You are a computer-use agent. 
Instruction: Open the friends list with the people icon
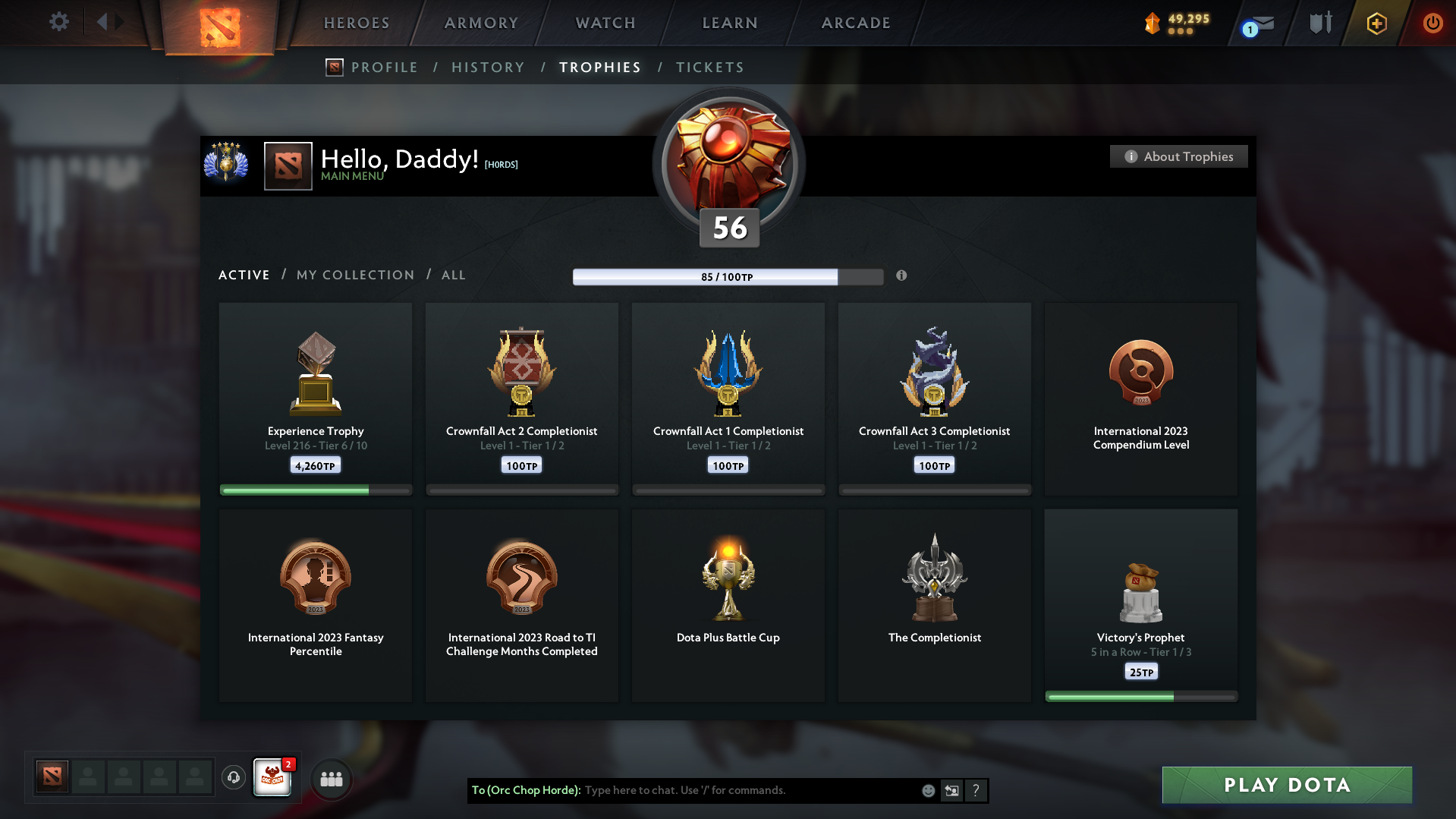331,778
